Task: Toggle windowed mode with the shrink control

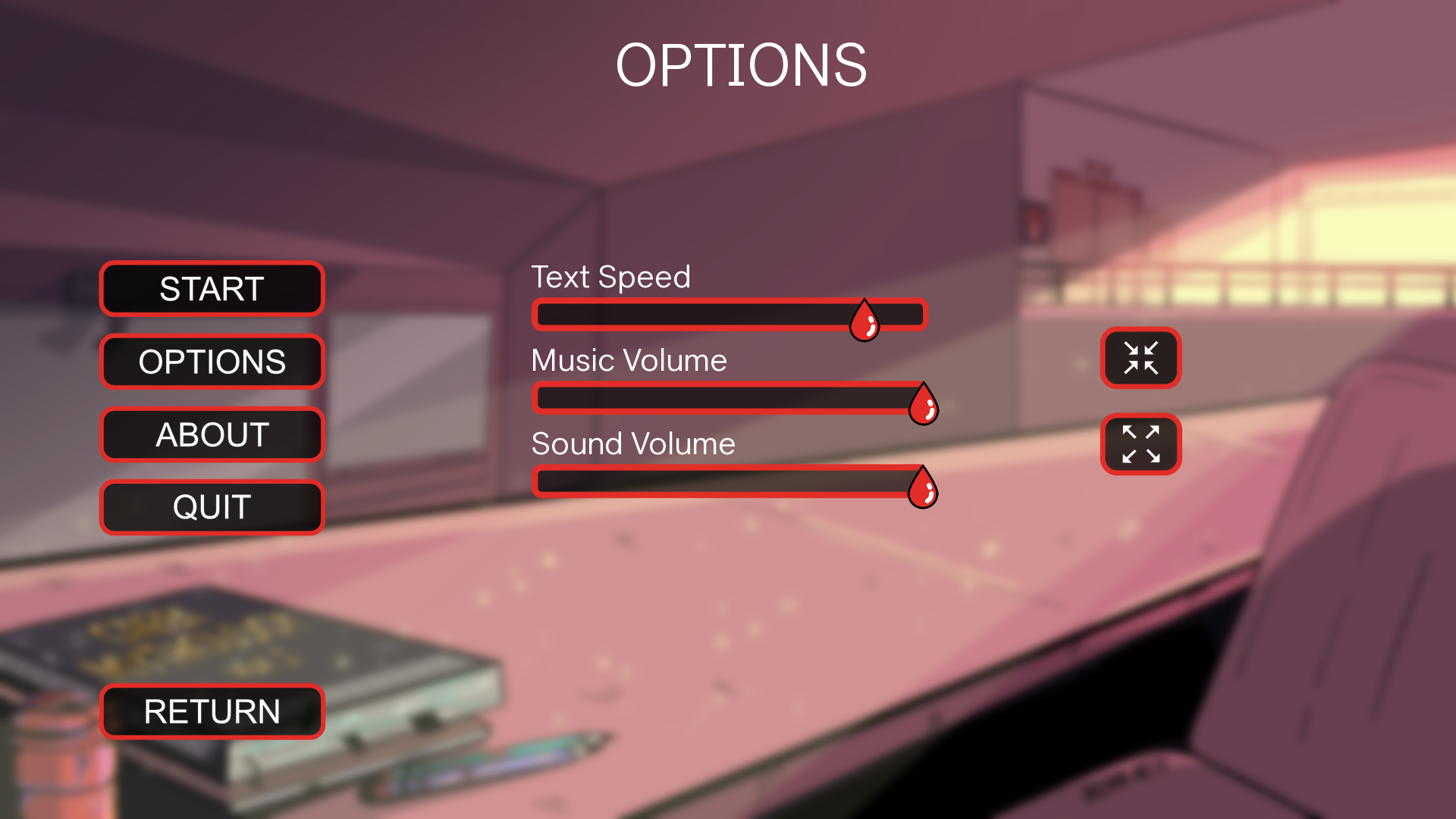Action: pos(1141,359)
